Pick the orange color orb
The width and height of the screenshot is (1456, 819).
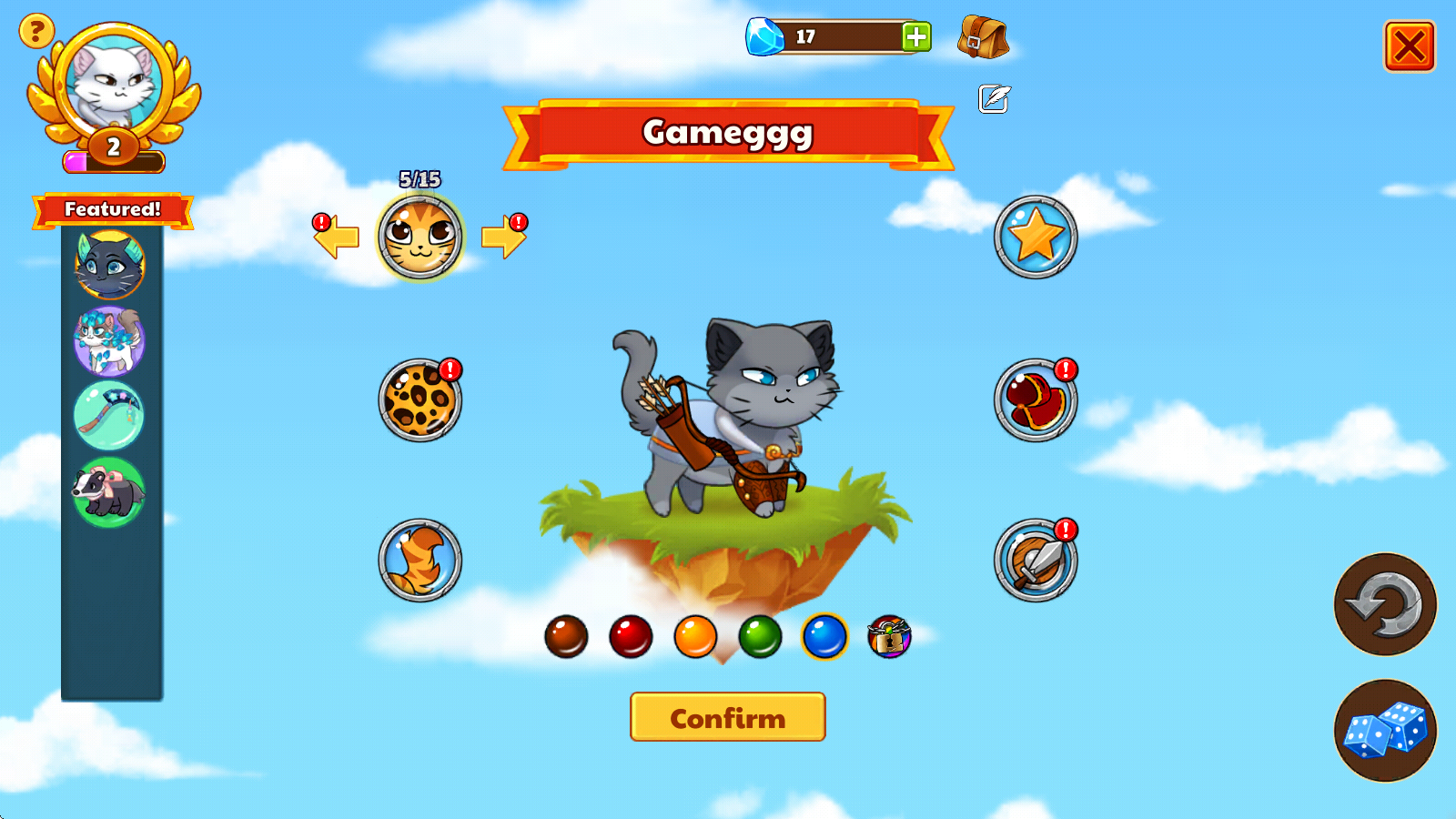[x=695, y=636]
